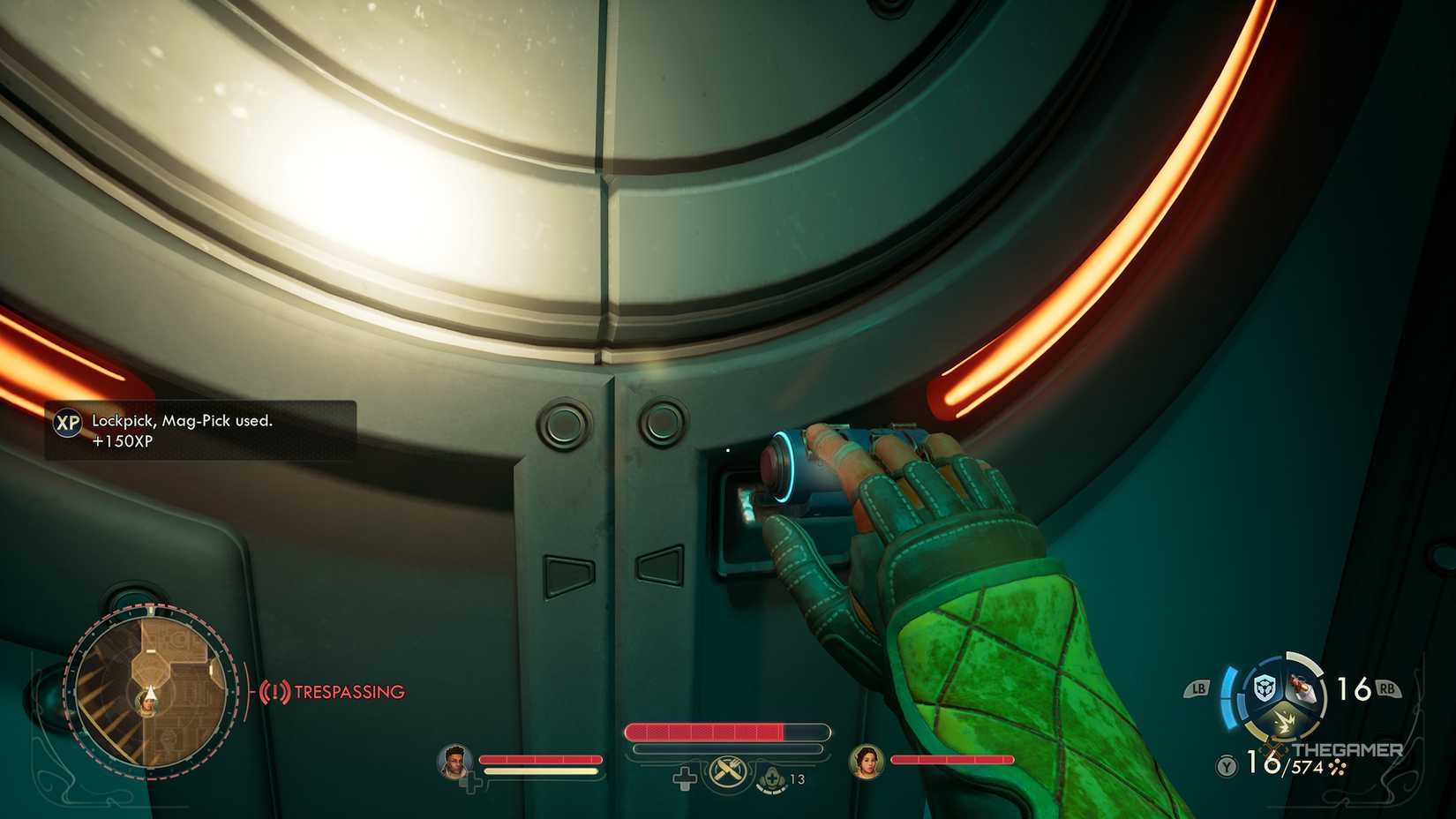Screen dimensions: 1456x819
Task: Click the ammo pips icon next to 574
Action: tap(1337, 767)
